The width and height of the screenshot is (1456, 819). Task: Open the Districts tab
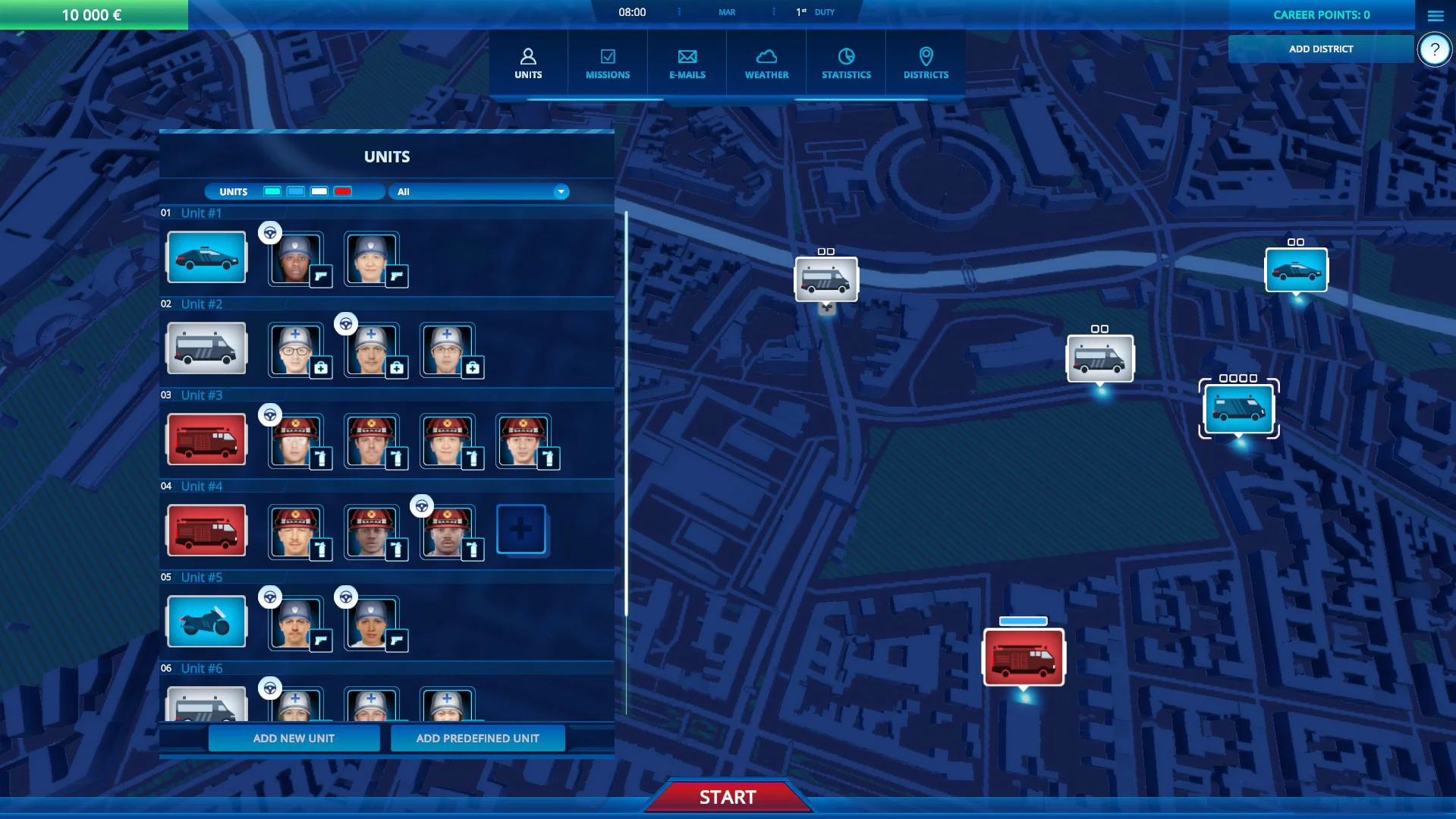tap(926, 64)
